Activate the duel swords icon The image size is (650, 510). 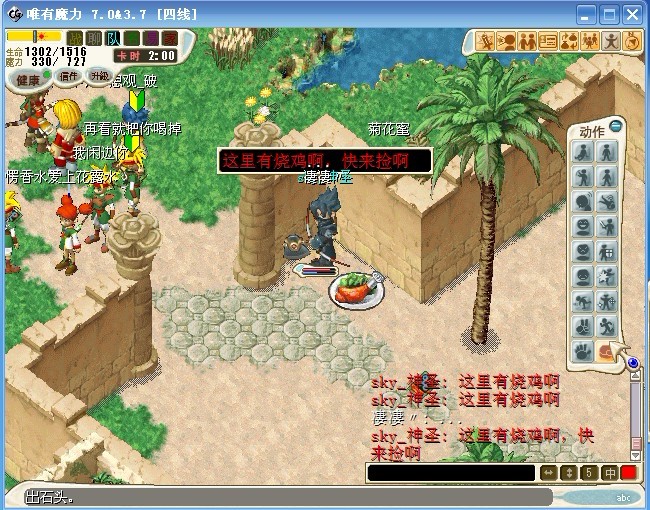487,41
